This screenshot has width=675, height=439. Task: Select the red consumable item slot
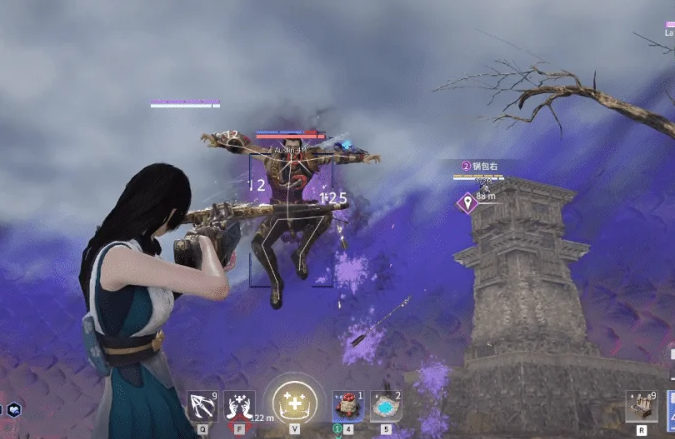click(x=348, y=405)
